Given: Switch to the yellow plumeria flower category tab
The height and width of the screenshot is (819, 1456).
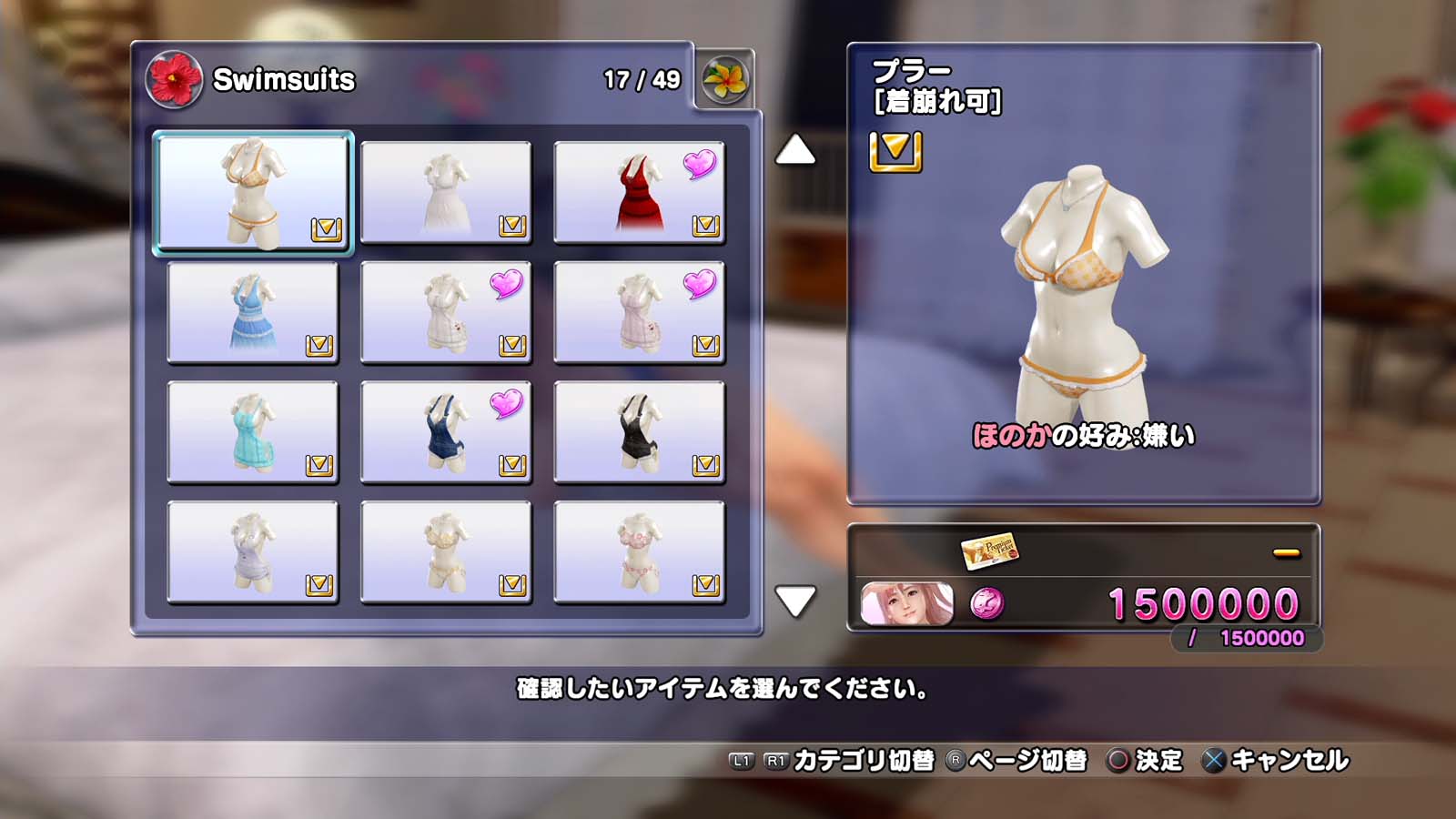Looking at the screenshot, I should tap(725, 80).
